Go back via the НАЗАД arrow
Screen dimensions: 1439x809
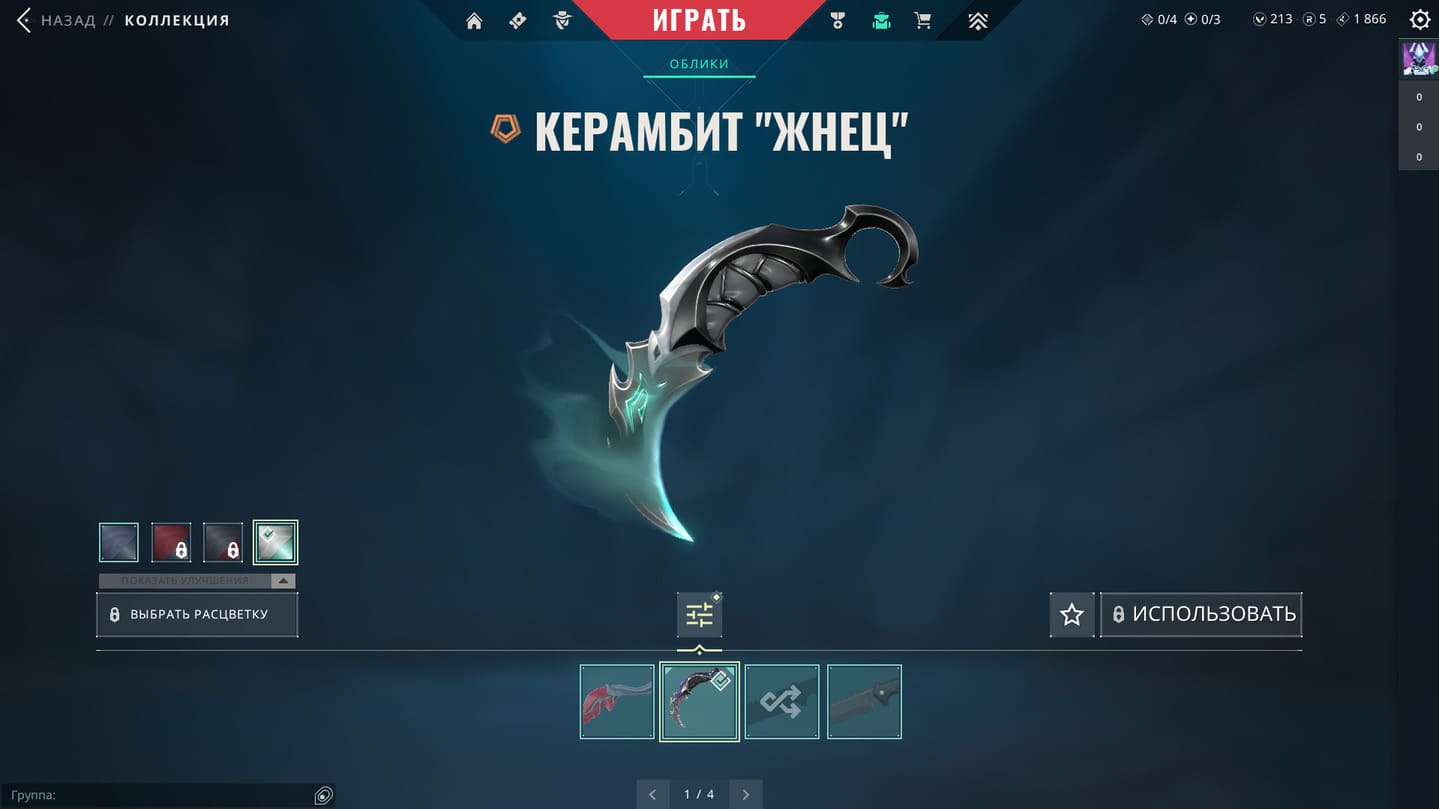[x=25, y=20]
